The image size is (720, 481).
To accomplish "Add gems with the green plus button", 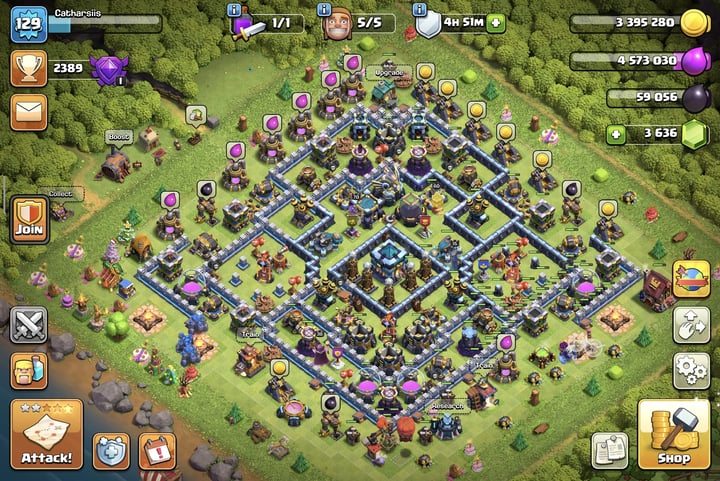I will (x=617, y=133).
